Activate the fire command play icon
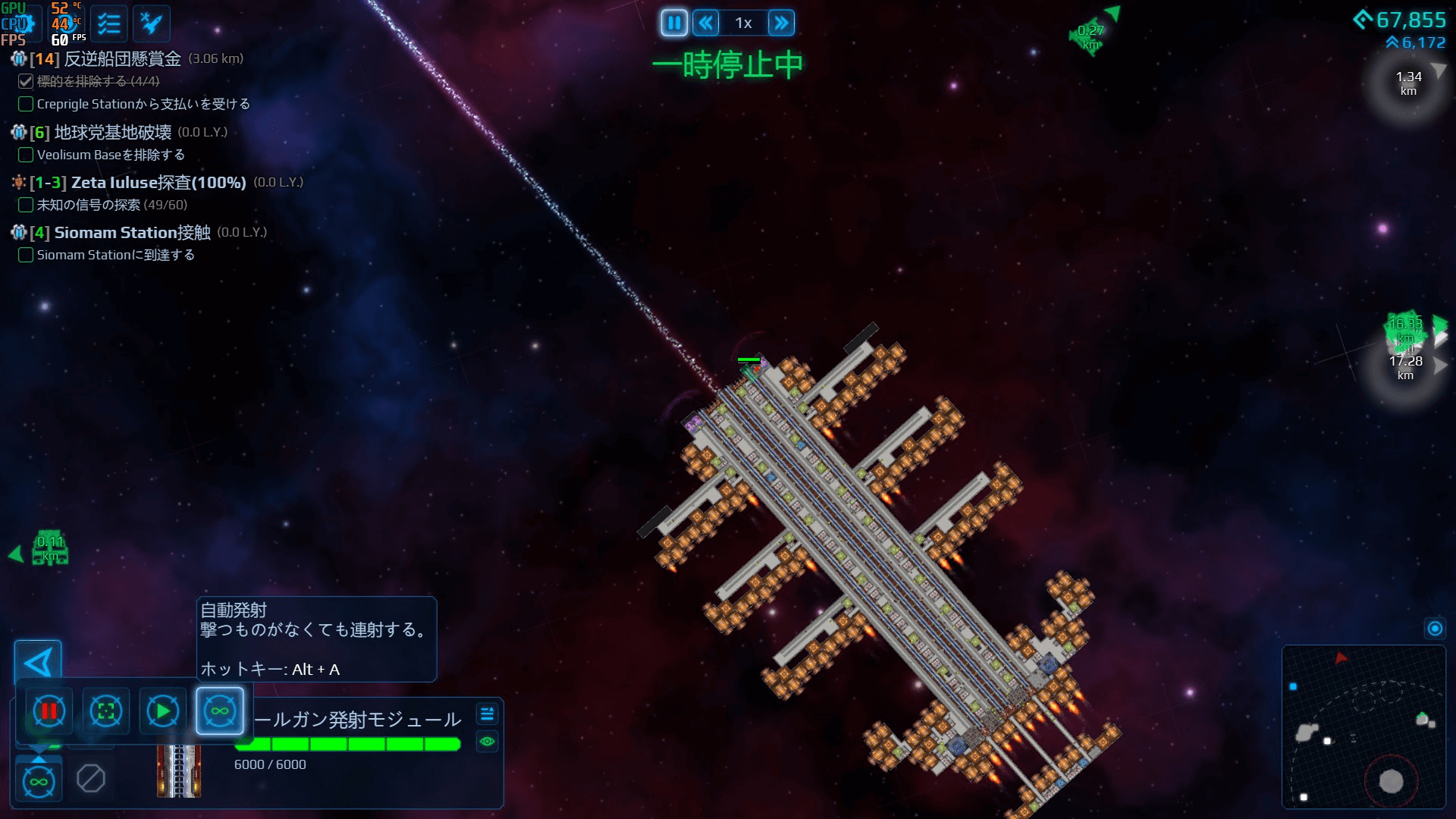The width and height of the screenshot is (1456, 819). pos(162,711)
